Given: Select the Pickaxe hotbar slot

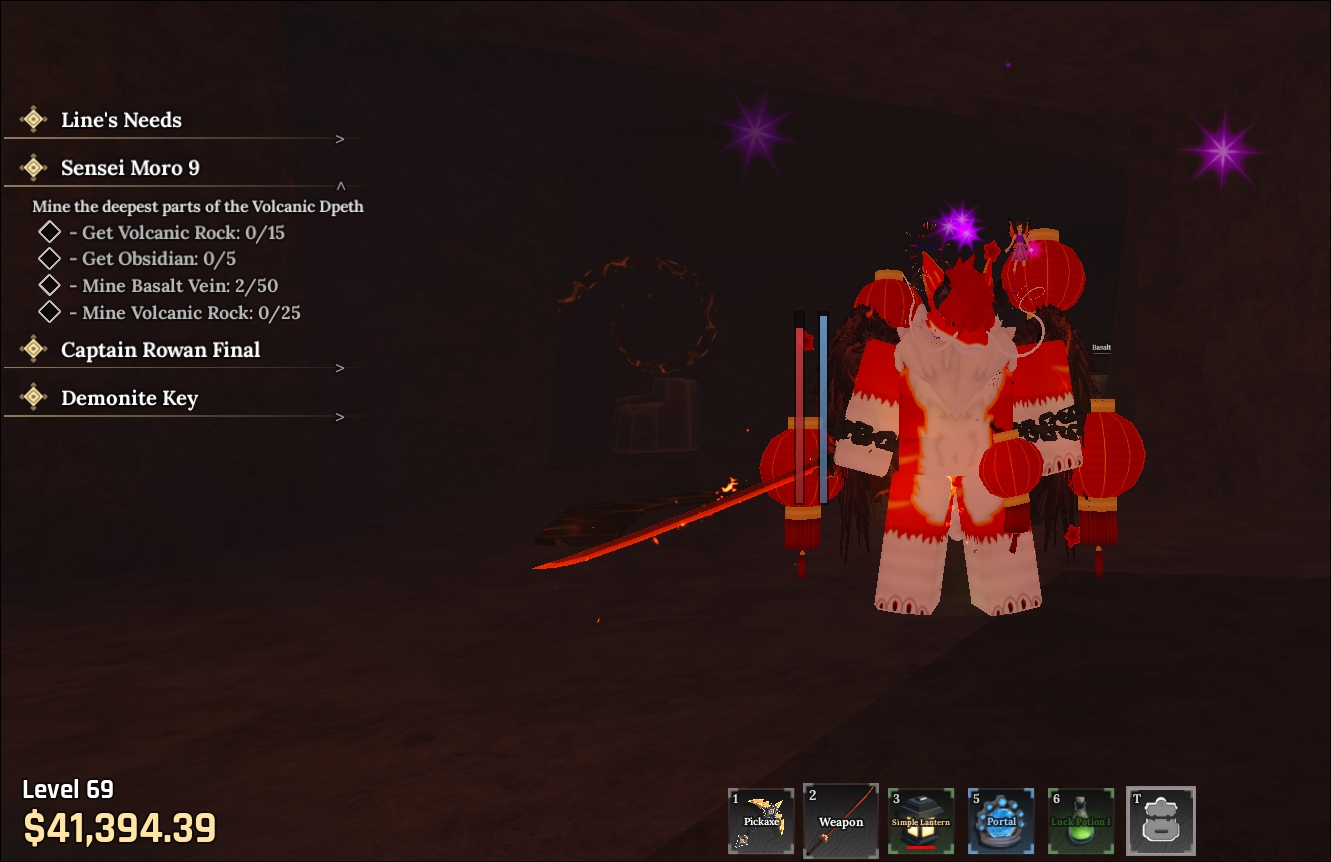Looking at the screenshot, I should click(761, 821).
